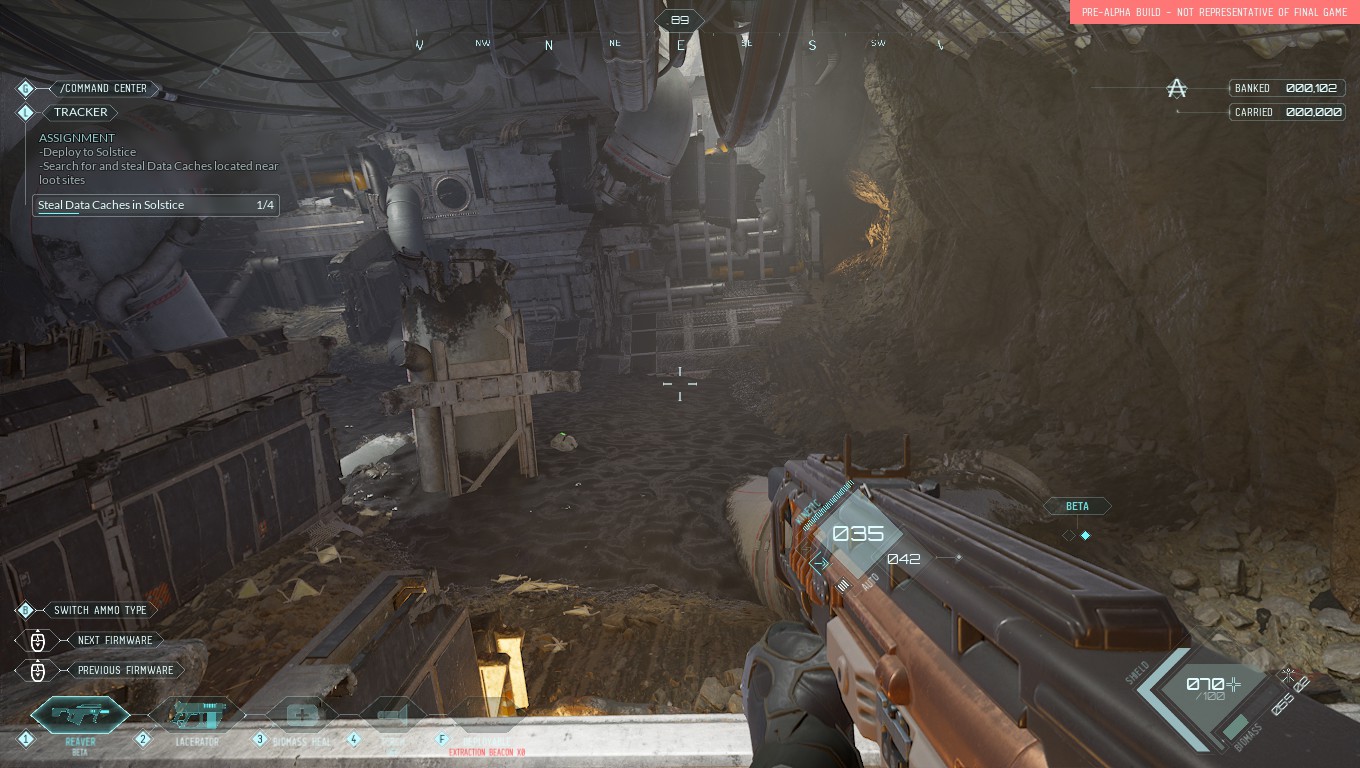This screenshot has width=1360, height=768.
Task: Switch to the Lacerator weapon slot
Action: (196, 715)
